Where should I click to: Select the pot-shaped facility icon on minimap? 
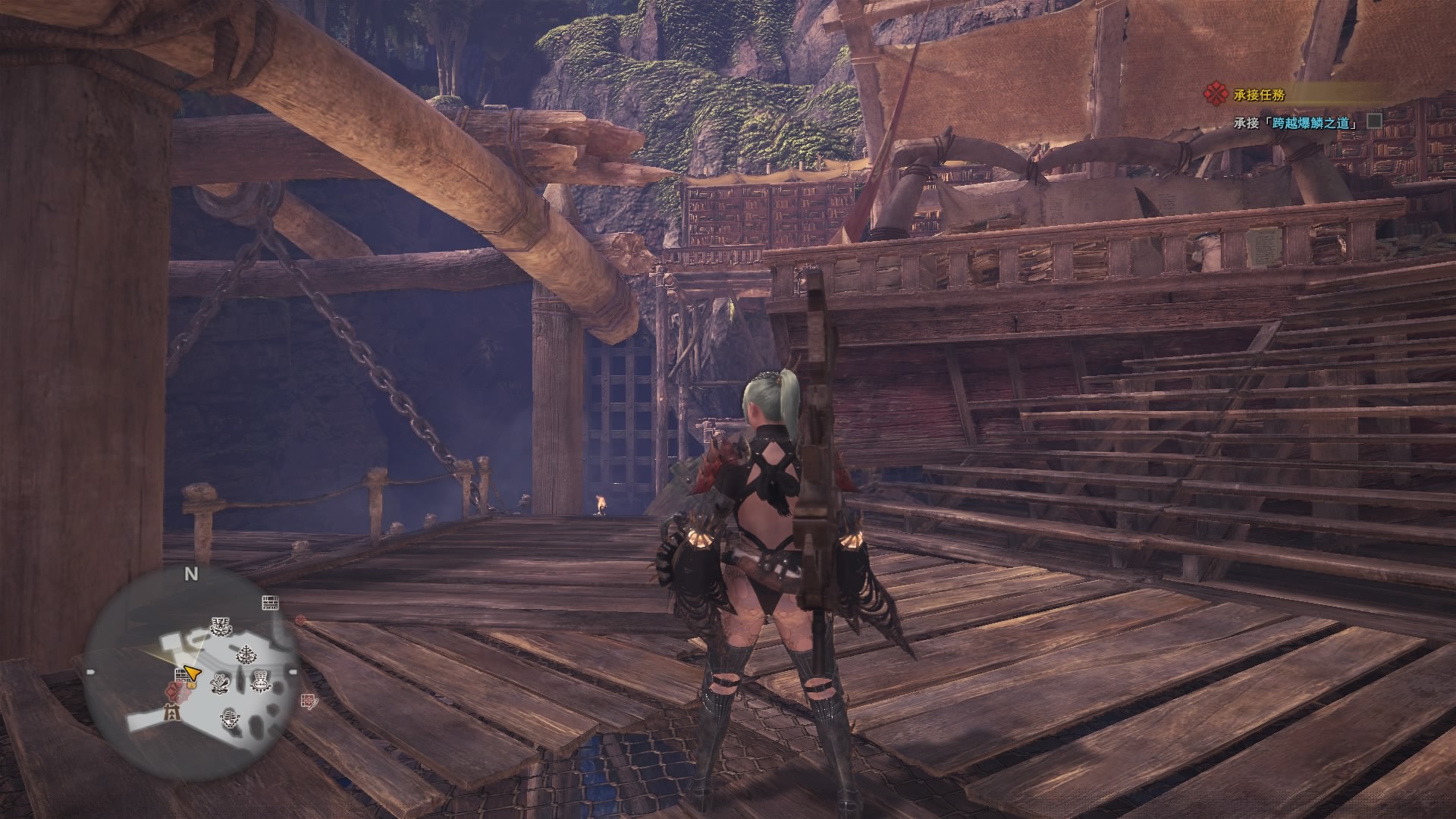click(x=260, y=681)
